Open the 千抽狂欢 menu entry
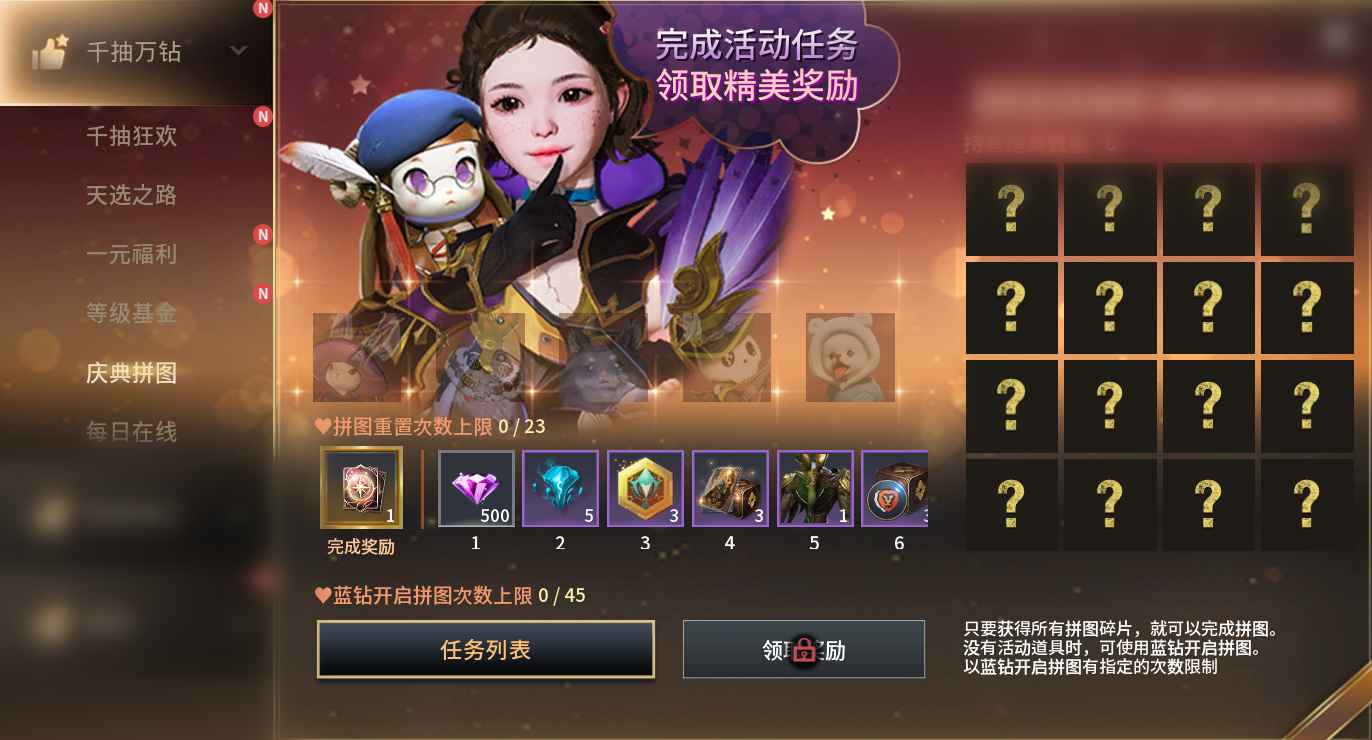Viewport: 1372px width, 740px height. [140, 137]
